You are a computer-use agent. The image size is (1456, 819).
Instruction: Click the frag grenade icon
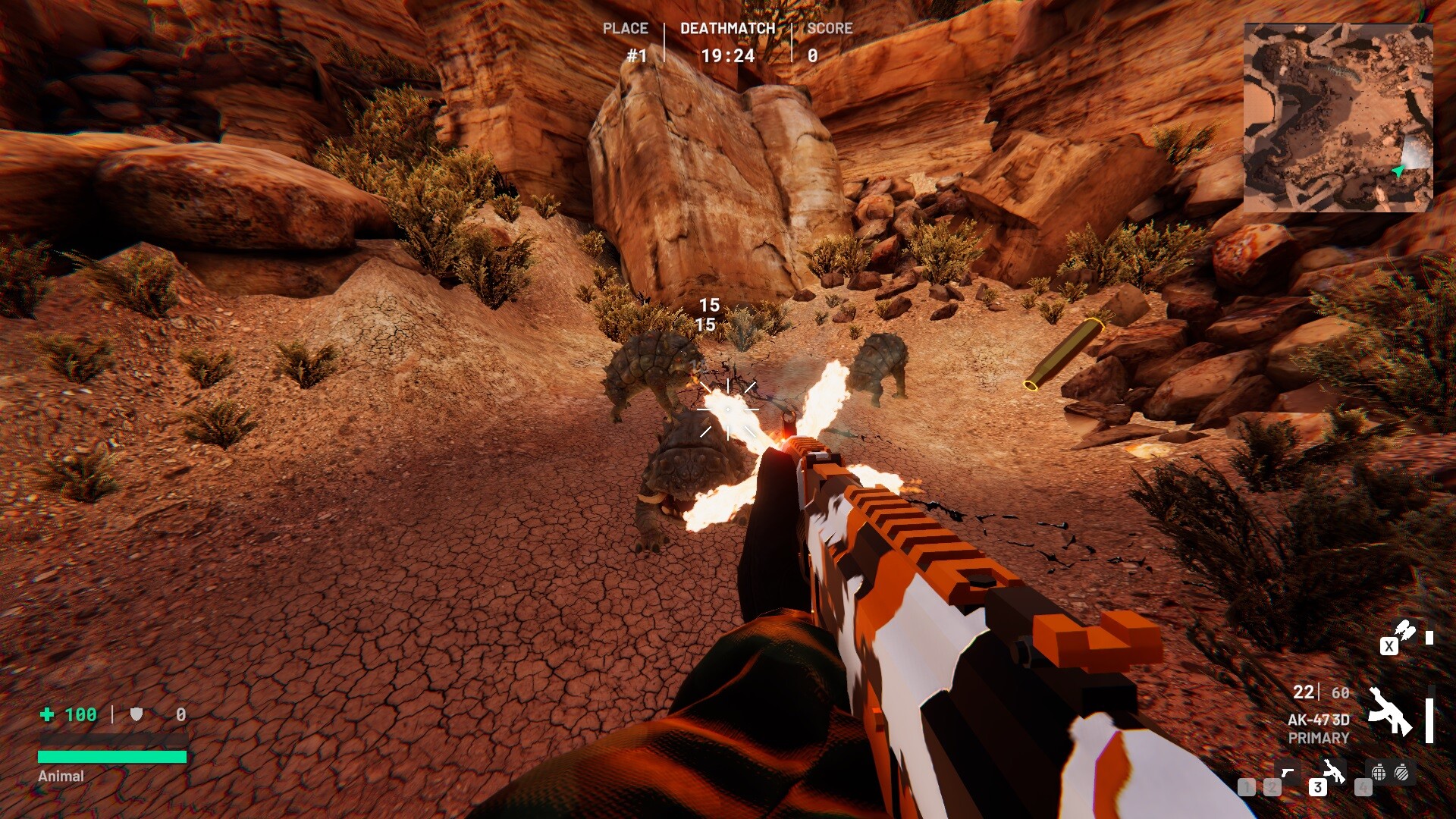click(x=1379, y=773)
